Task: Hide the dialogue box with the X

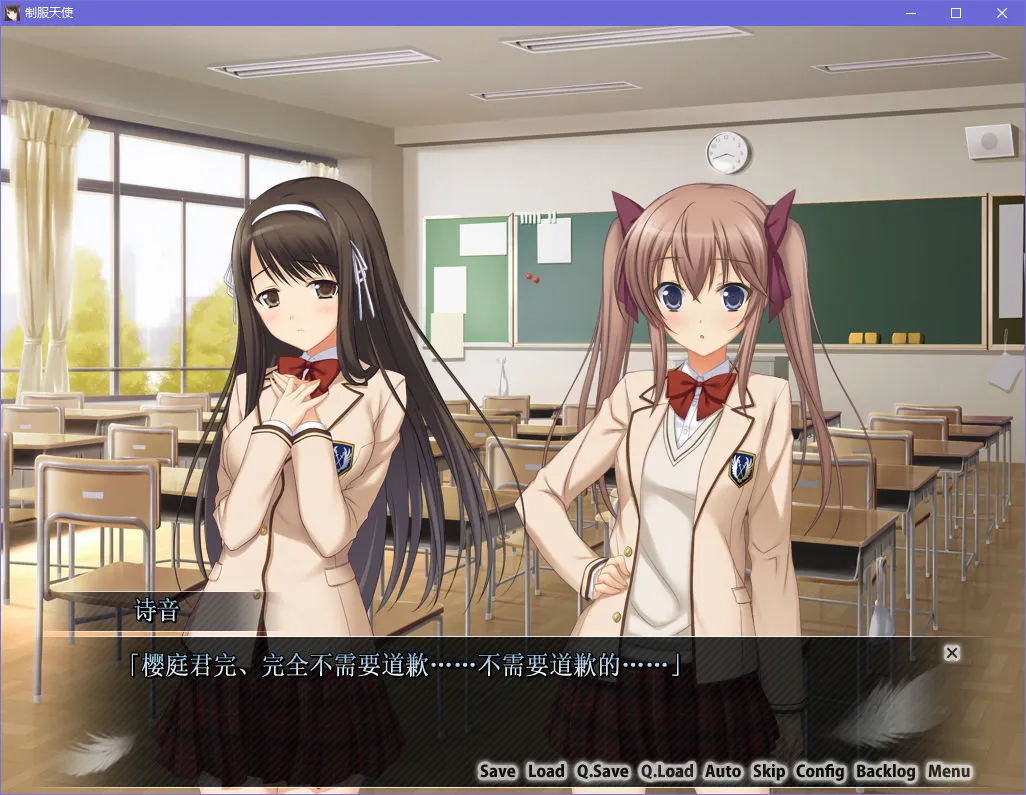Action: pos(952,653)
